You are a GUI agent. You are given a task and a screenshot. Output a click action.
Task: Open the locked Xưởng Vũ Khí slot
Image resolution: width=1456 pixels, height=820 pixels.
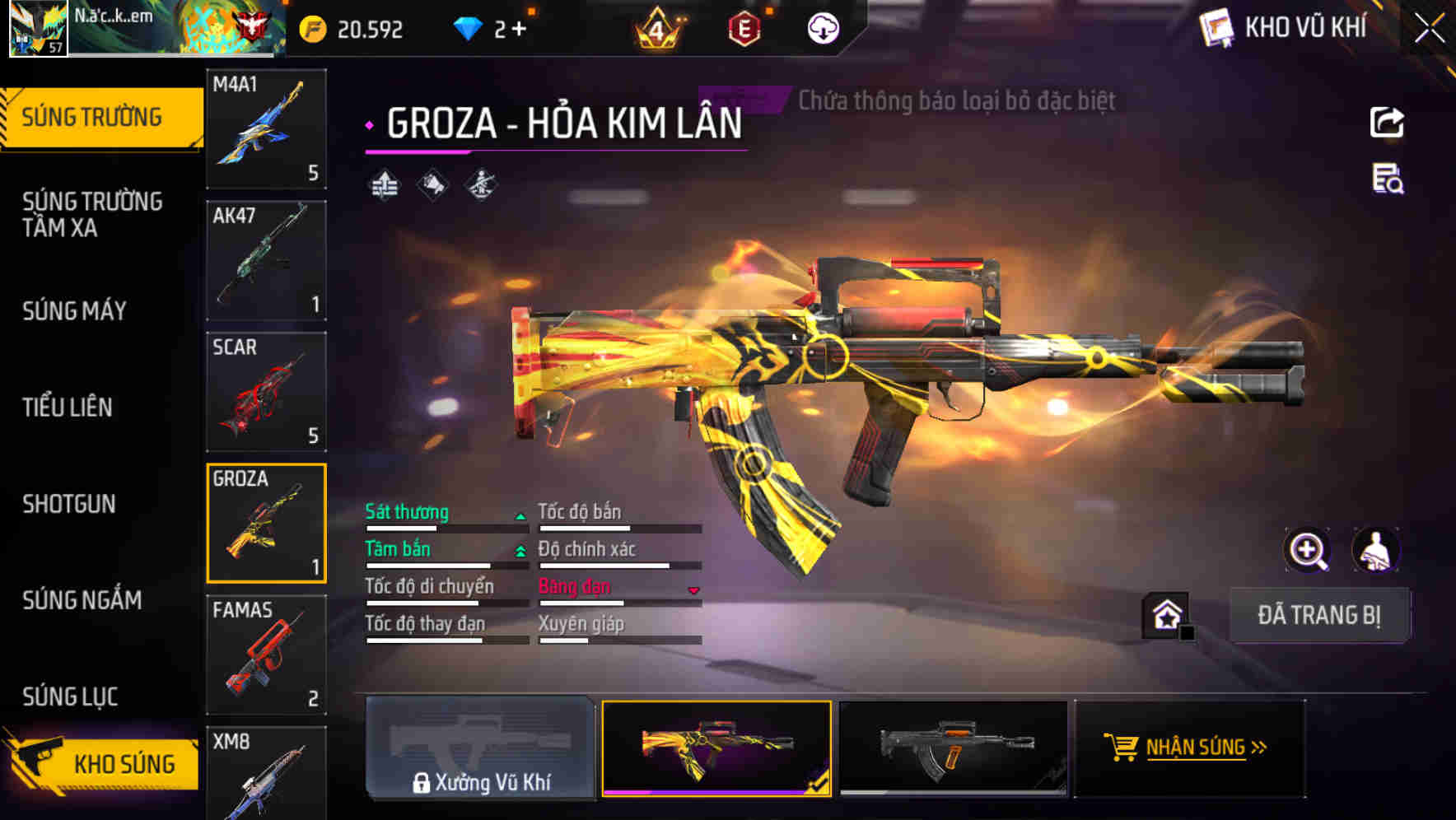(x=480, y=748)
